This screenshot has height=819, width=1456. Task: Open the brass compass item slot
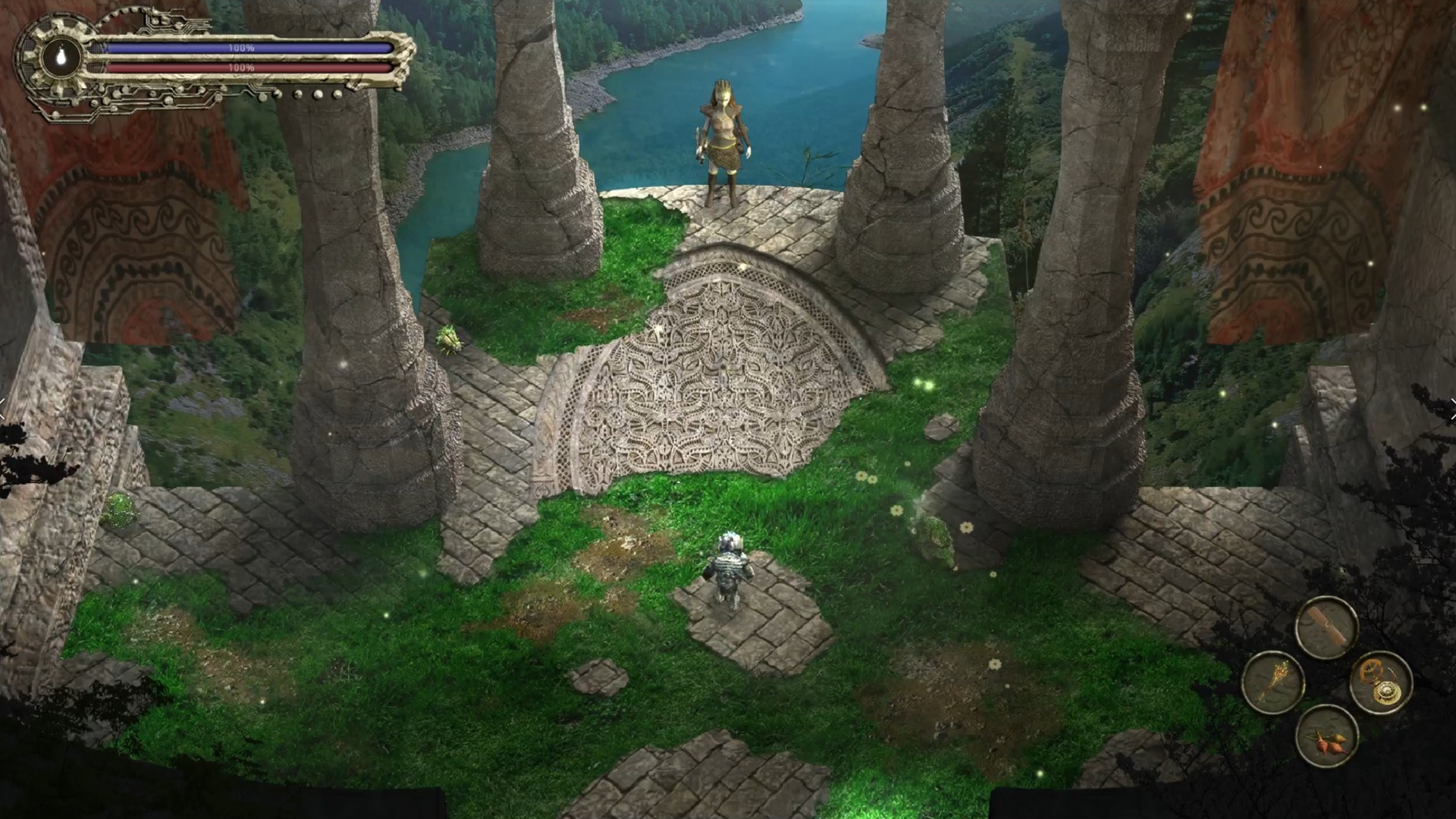point(1381,682)
